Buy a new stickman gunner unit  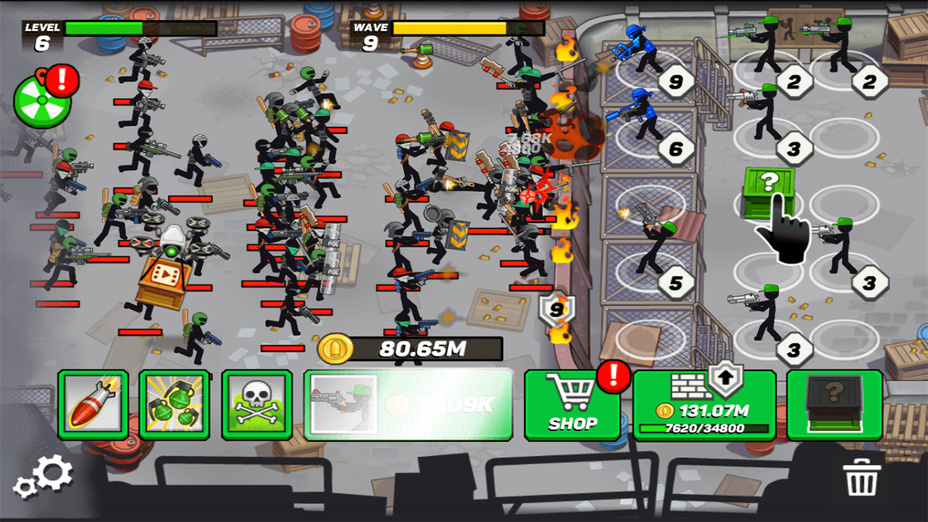pyautogui.click(x=408, y=405)
